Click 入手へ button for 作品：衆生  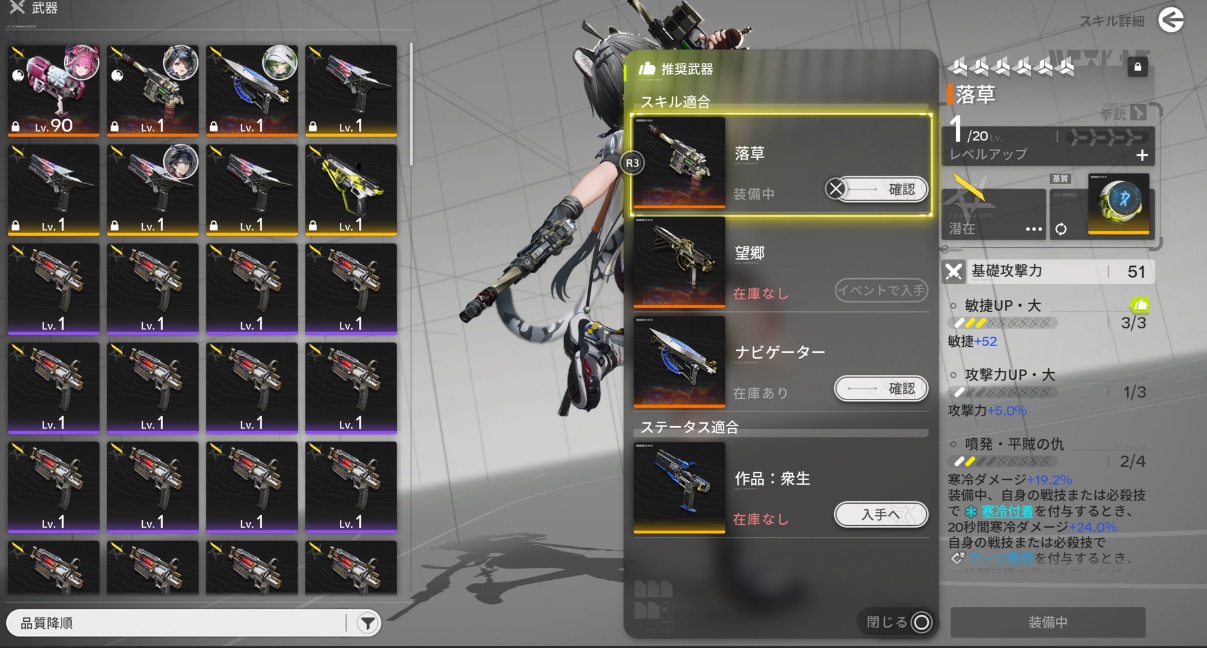coord(881,514)
